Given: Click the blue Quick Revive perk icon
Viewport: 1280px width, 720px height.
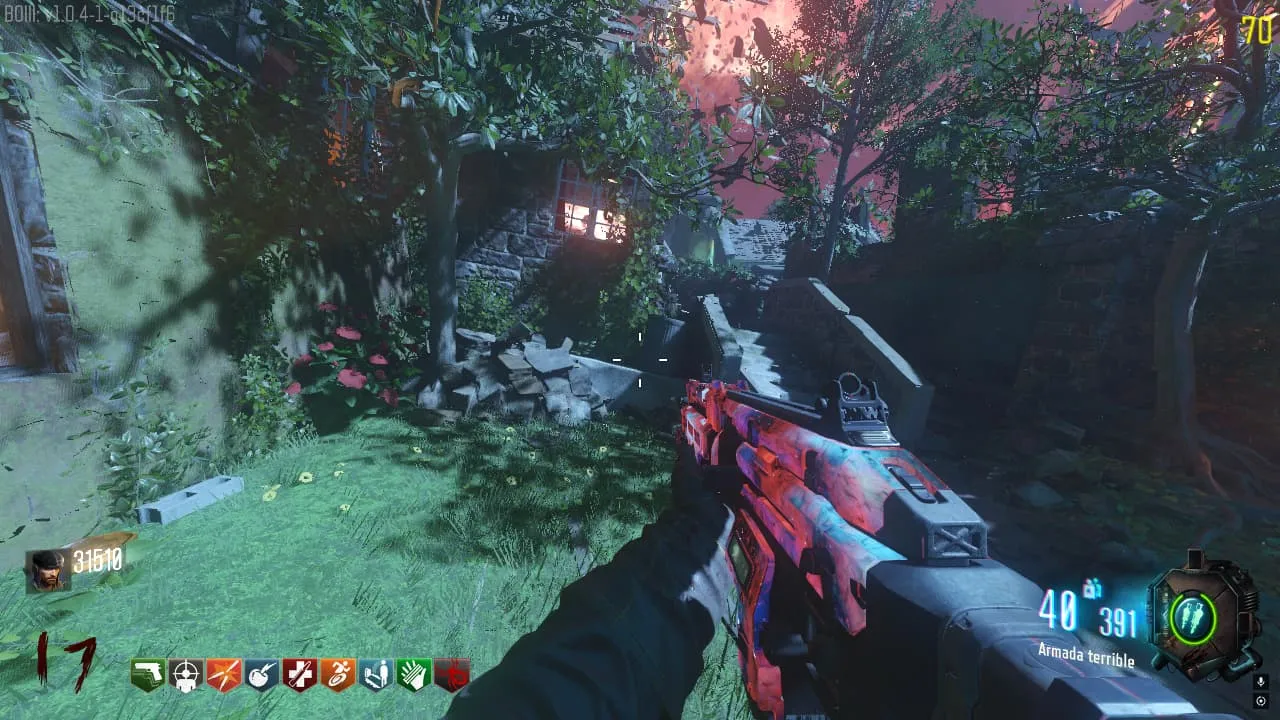Looking at the screenshot, I should tap(376, 675).
